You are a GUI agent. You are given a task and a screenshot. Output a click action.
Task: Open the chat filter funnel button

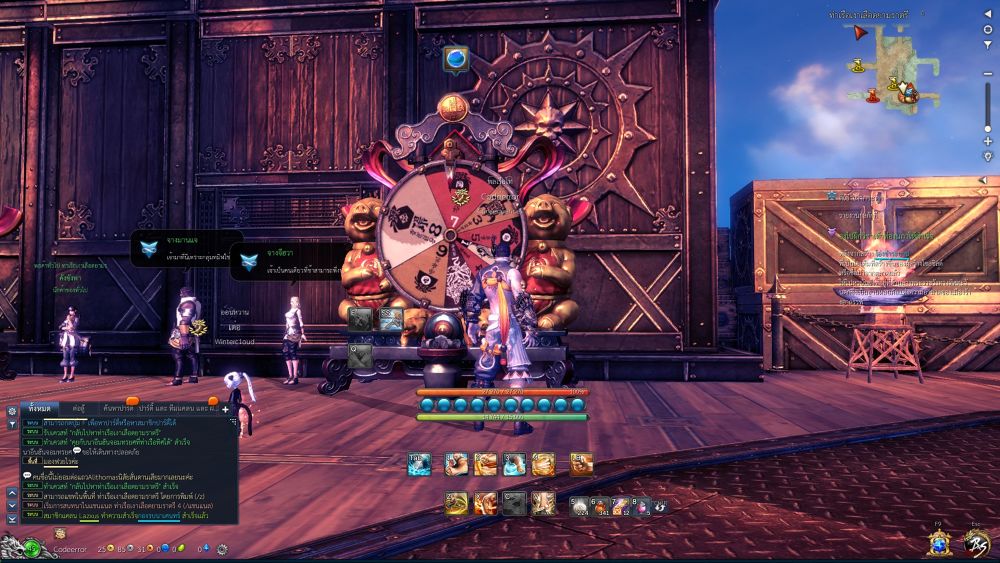tap(12, 424)
